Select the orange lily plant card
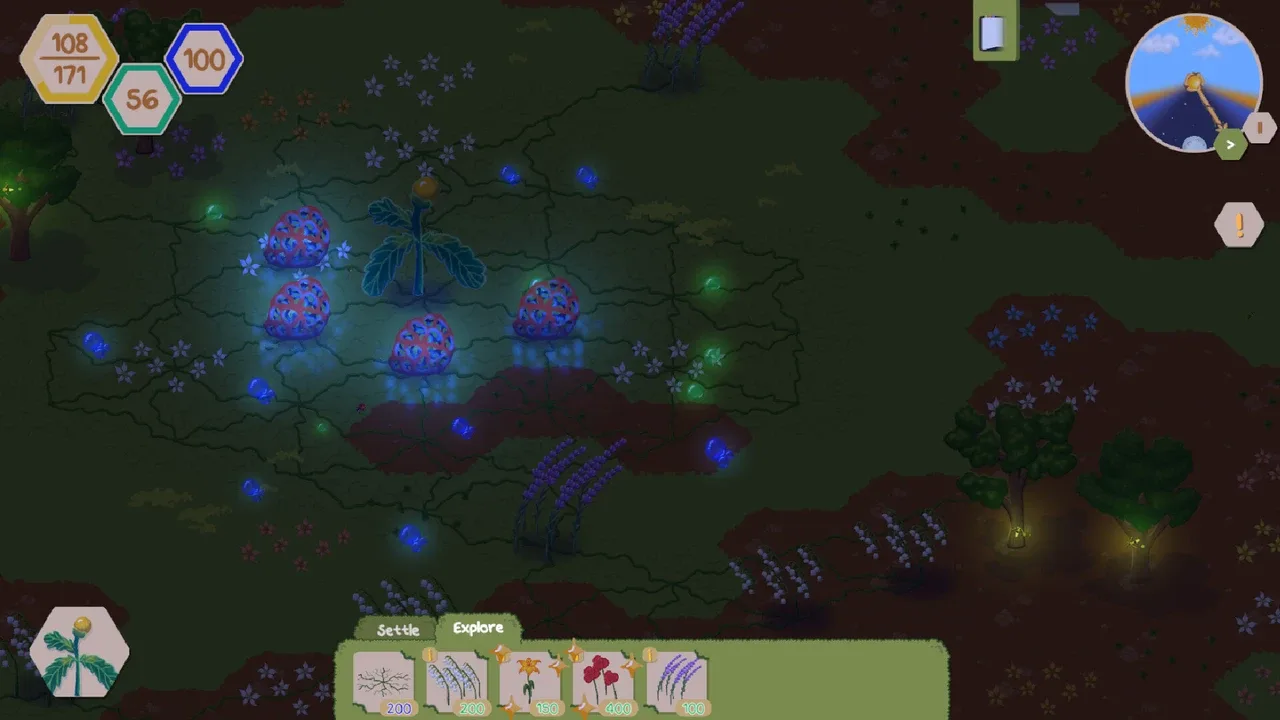Image resolution: width=1280 pixels, height=720 pixels. (530, 684)
